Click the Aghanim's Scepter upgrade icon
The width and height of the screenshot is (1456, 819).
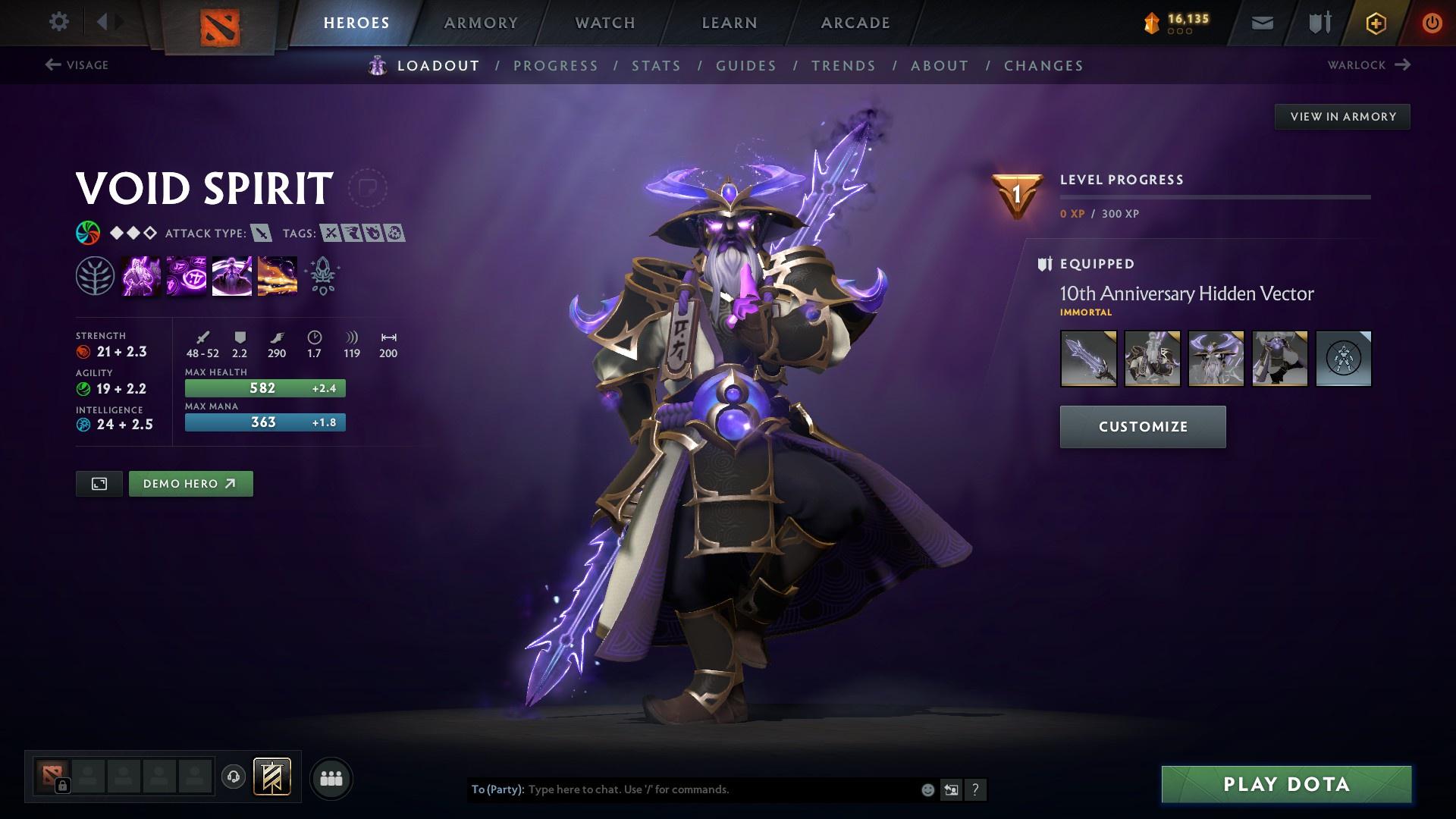tap(322, 275)
